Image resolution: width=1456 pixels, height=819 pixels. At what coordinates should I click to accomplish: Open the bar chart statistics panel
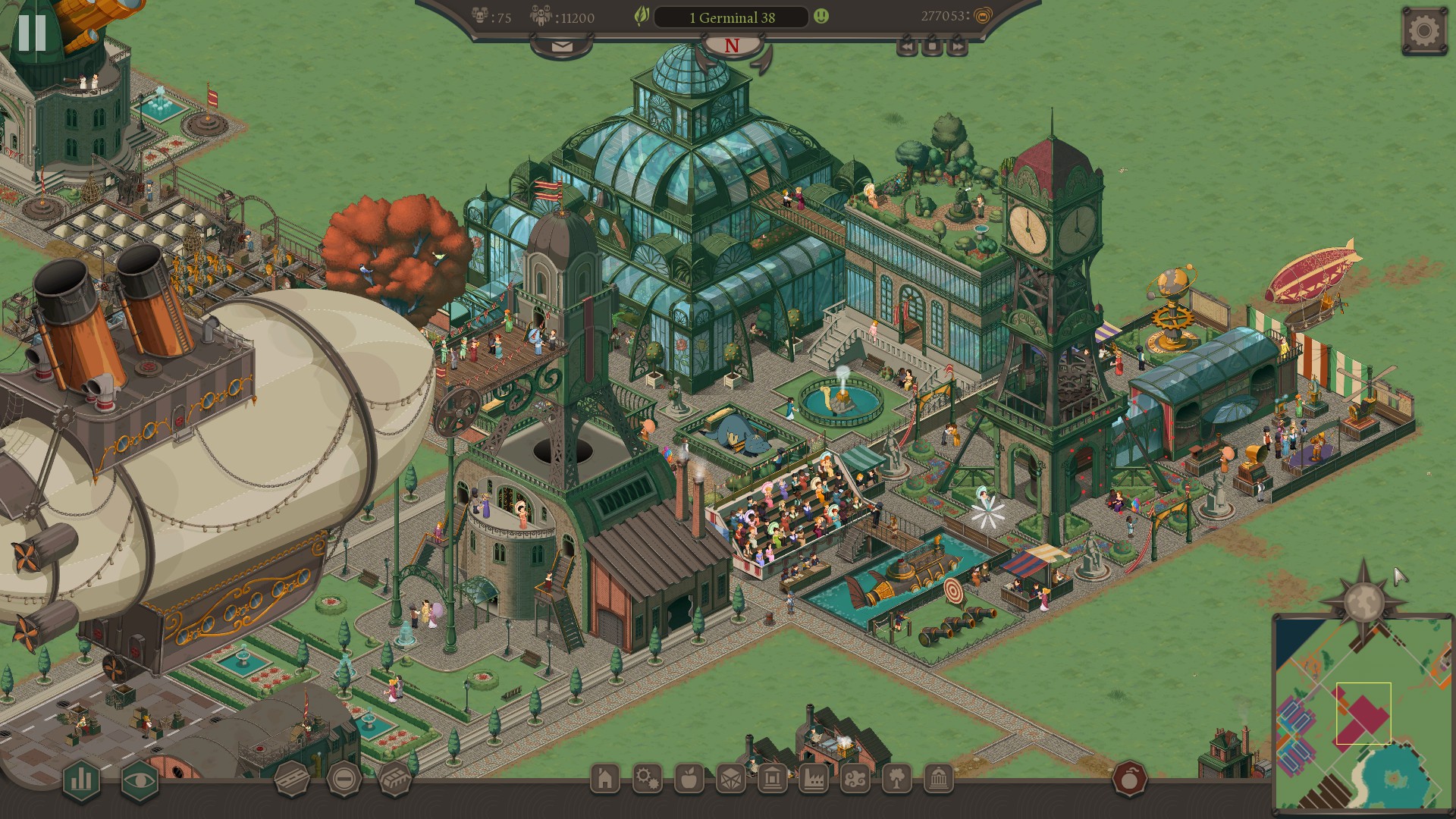[x=81, y=780]
